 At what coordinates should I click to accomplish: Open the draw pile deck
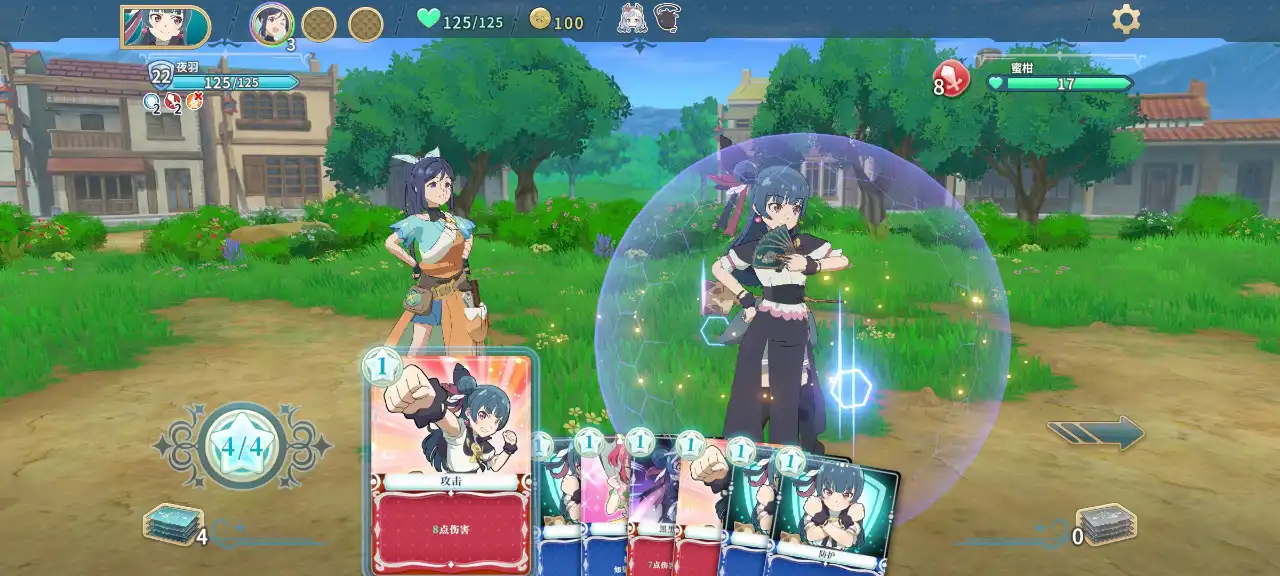[174, 524]
